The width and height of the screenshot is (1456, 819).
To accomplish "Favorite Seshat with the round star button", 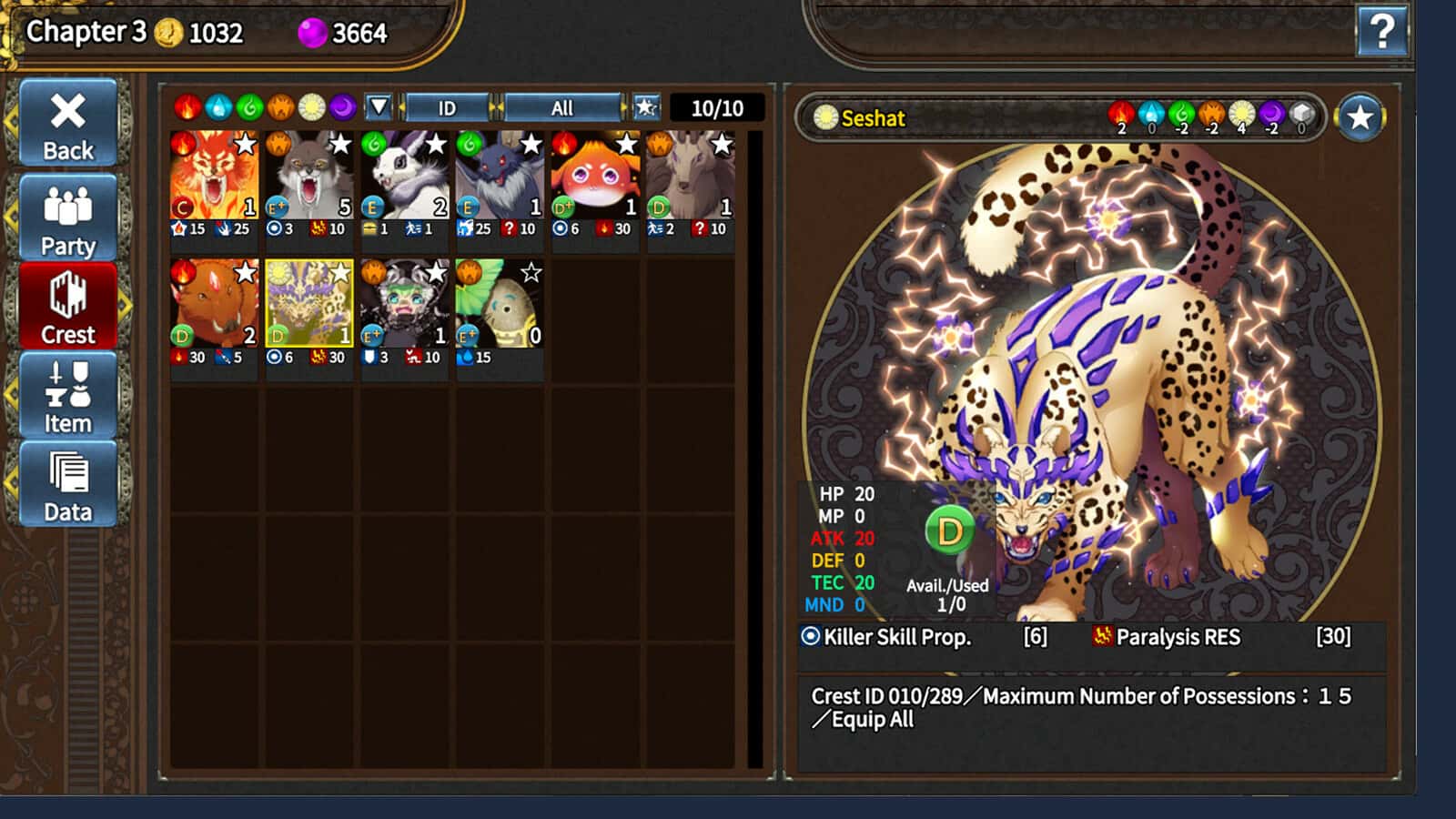I will click(1360, 117).
